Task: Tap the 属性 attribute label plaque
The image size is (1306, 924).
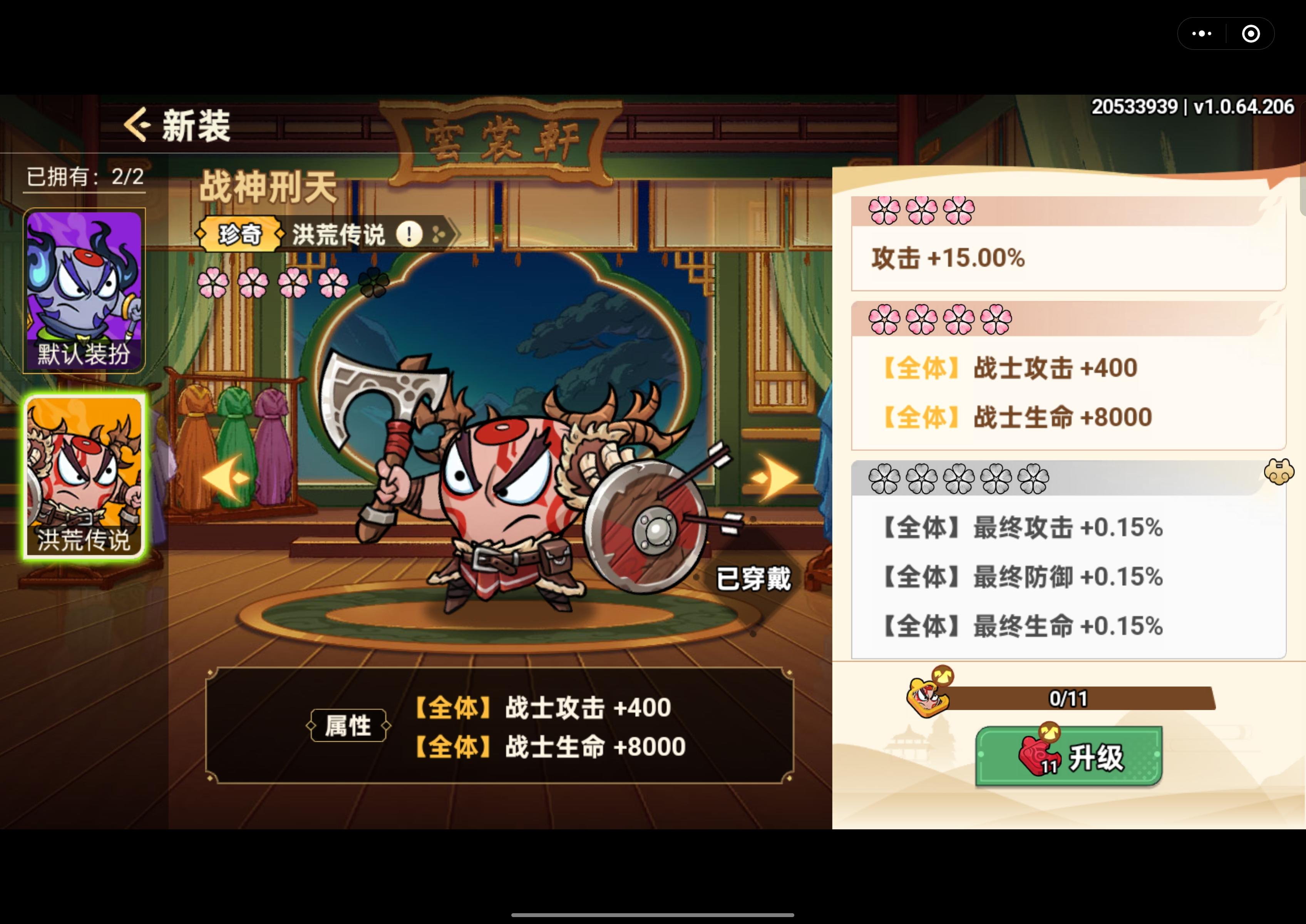Action: (x=349, y=726)
